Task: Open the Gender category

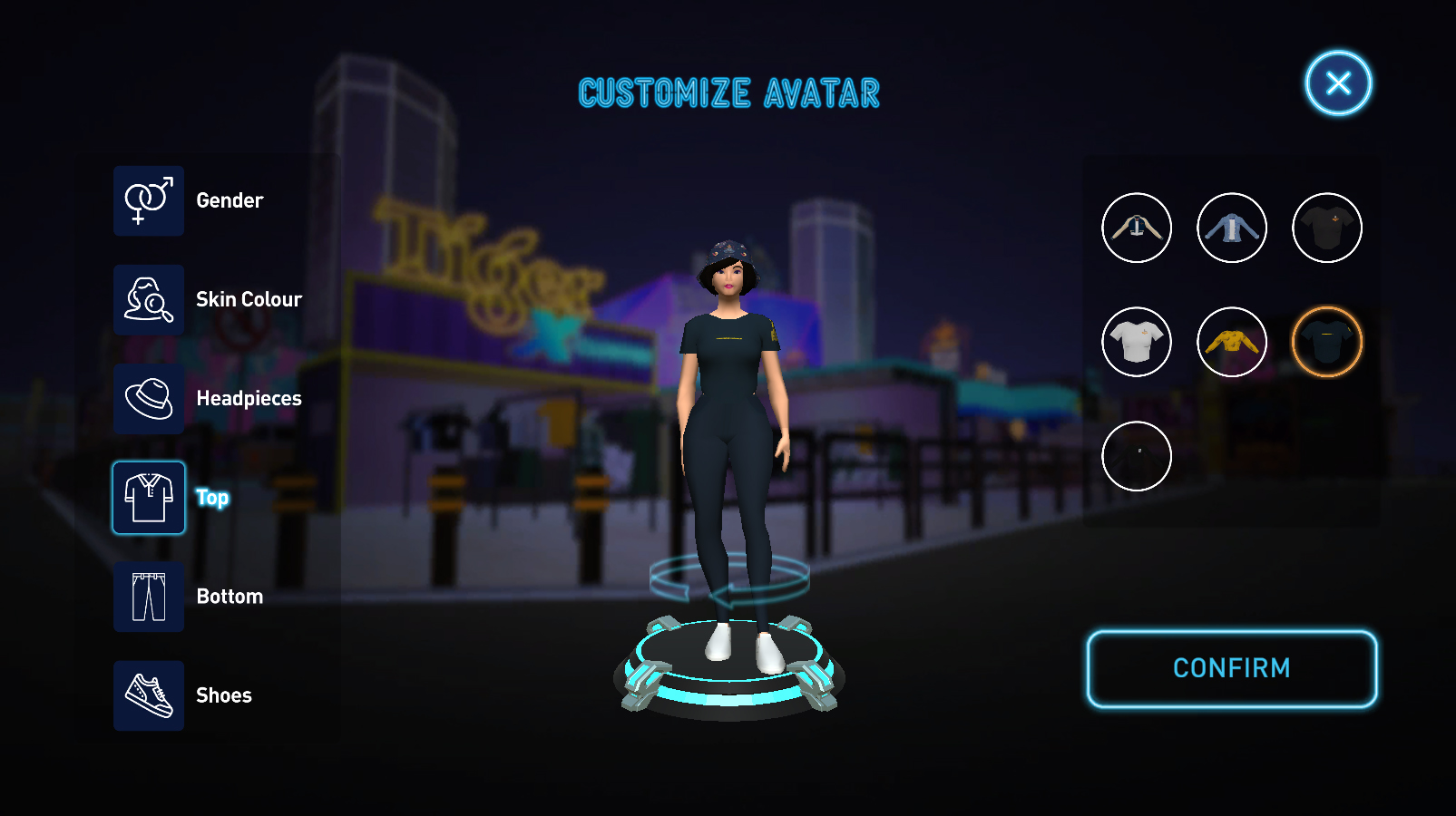Action: pos(149,200)
